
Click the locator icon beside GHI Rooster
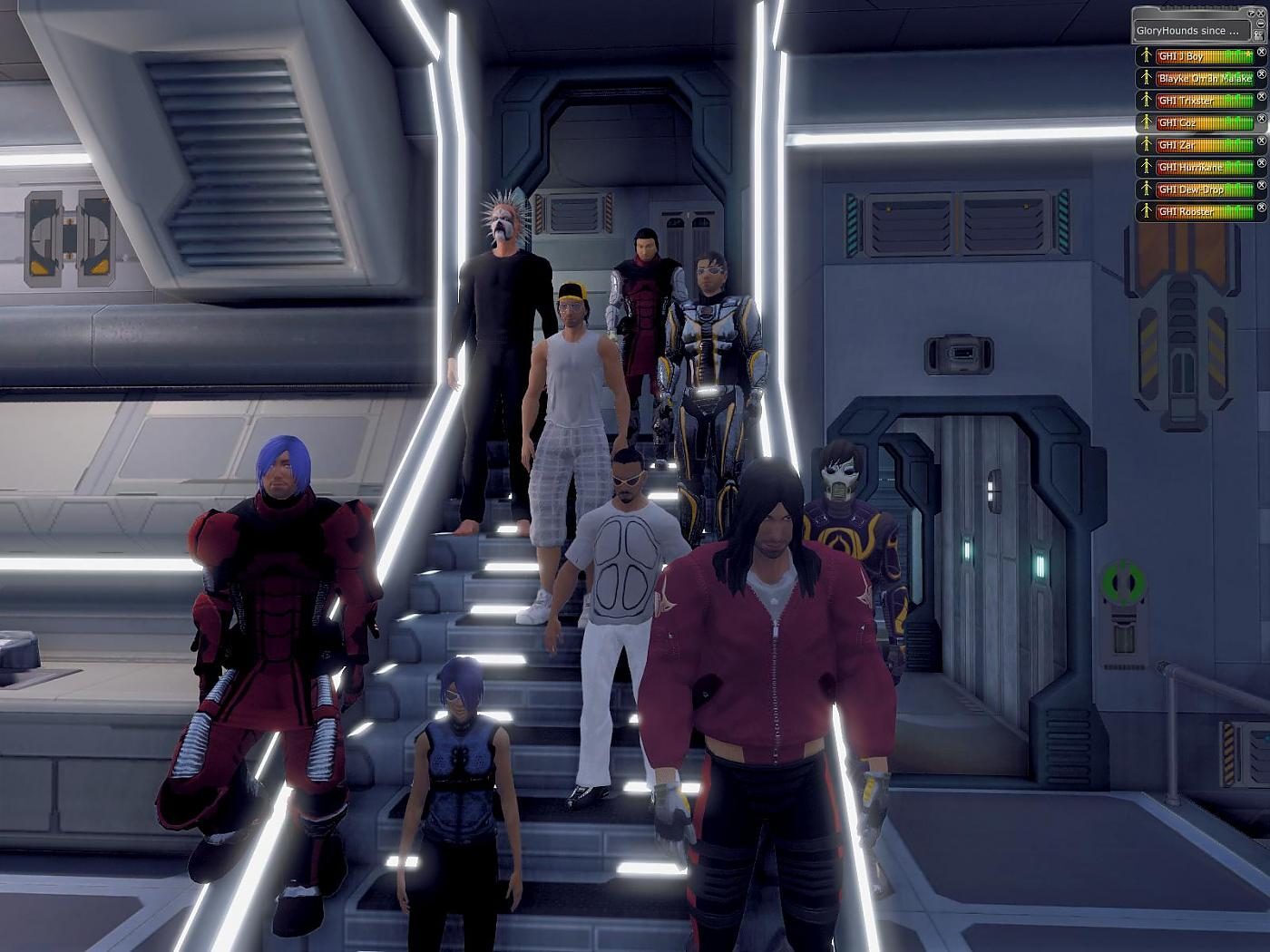click(x=1147, y=210)
